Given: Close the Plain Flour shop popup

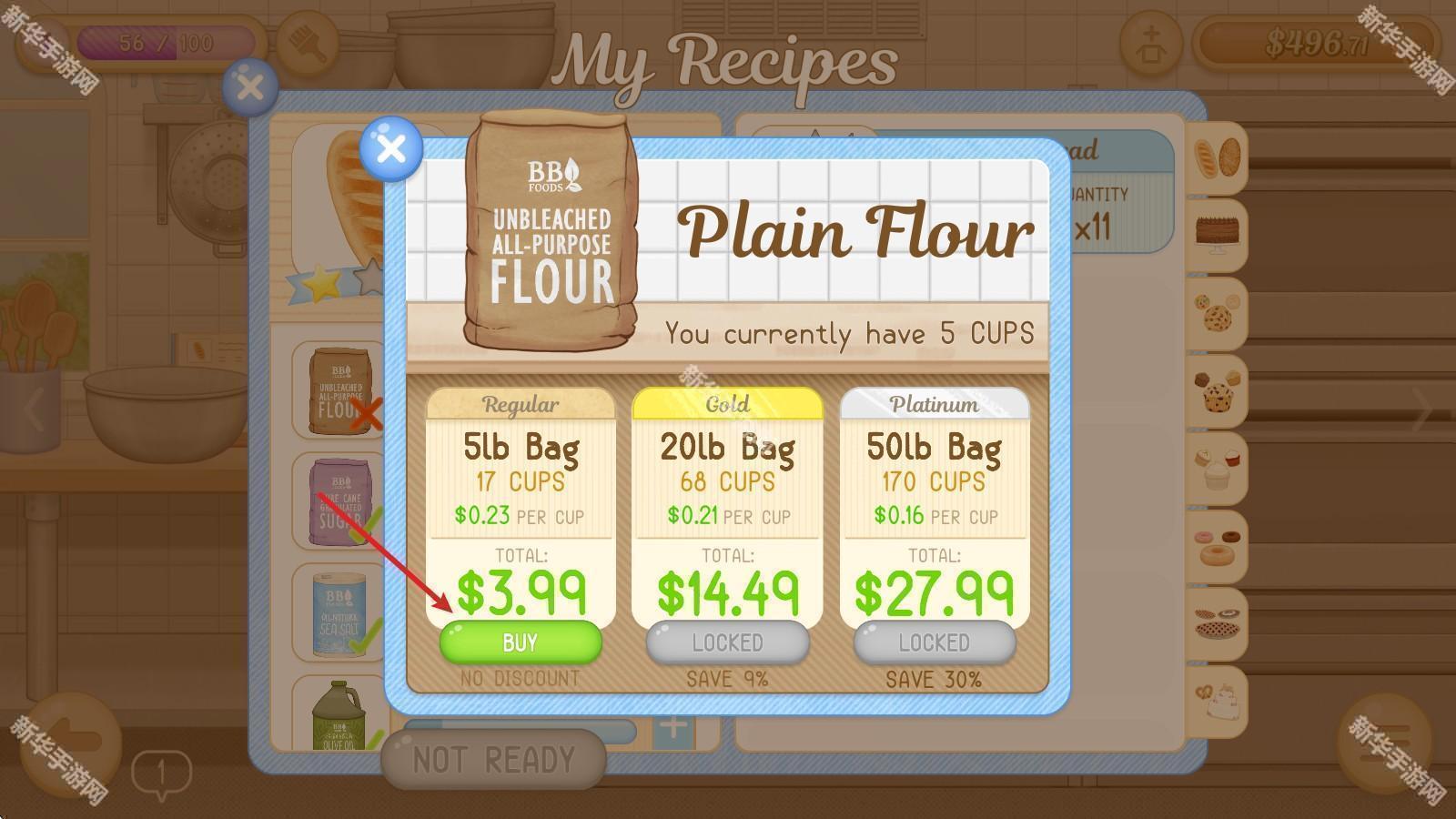Looking at the screenshot, I should pyautogui.click(x=391, y=148).
